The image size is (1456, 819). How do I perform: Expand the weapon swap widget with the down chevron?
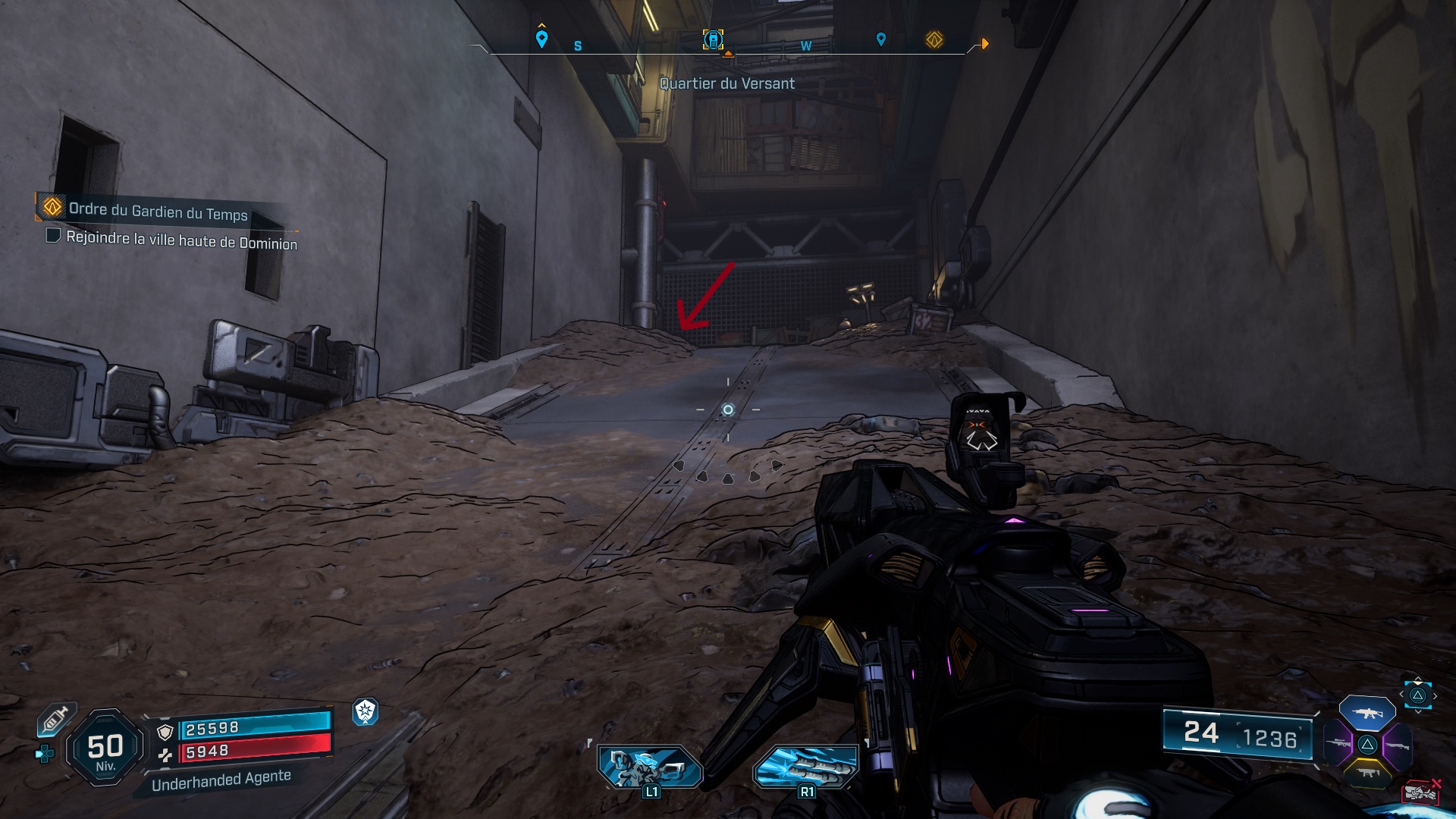point(1418,712)
